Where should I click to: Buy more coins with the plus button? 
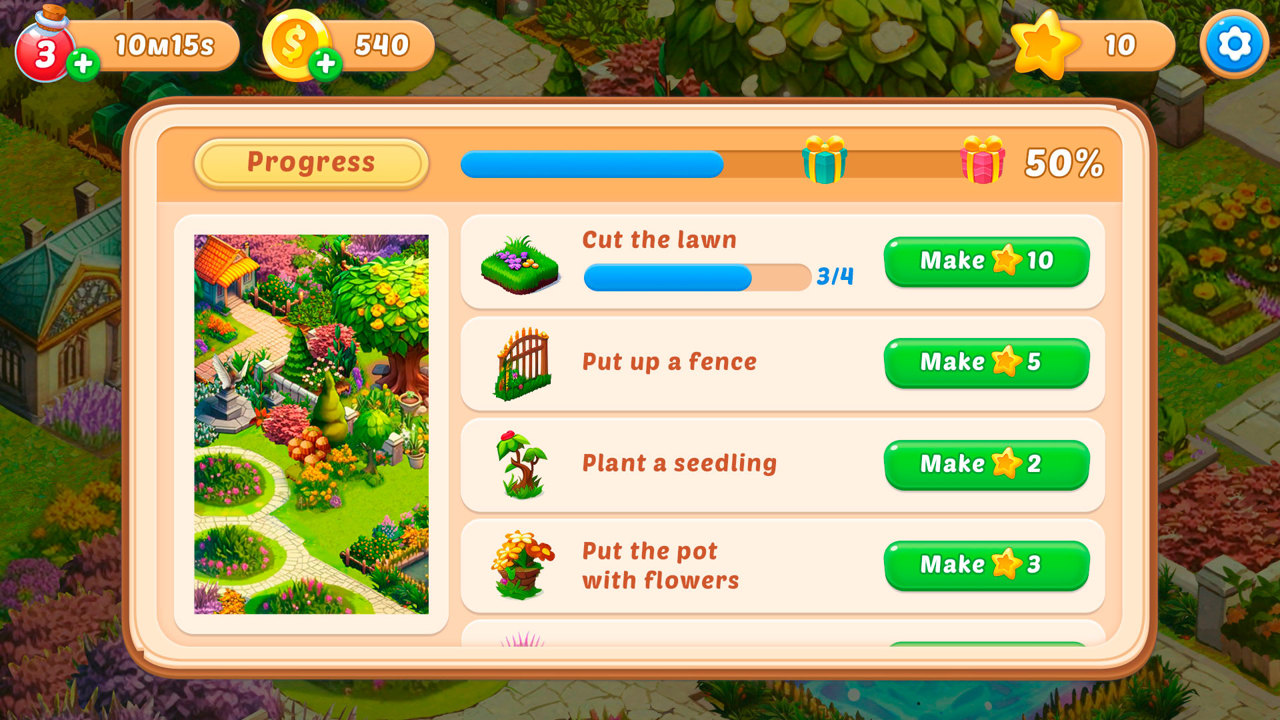(325, 66)
